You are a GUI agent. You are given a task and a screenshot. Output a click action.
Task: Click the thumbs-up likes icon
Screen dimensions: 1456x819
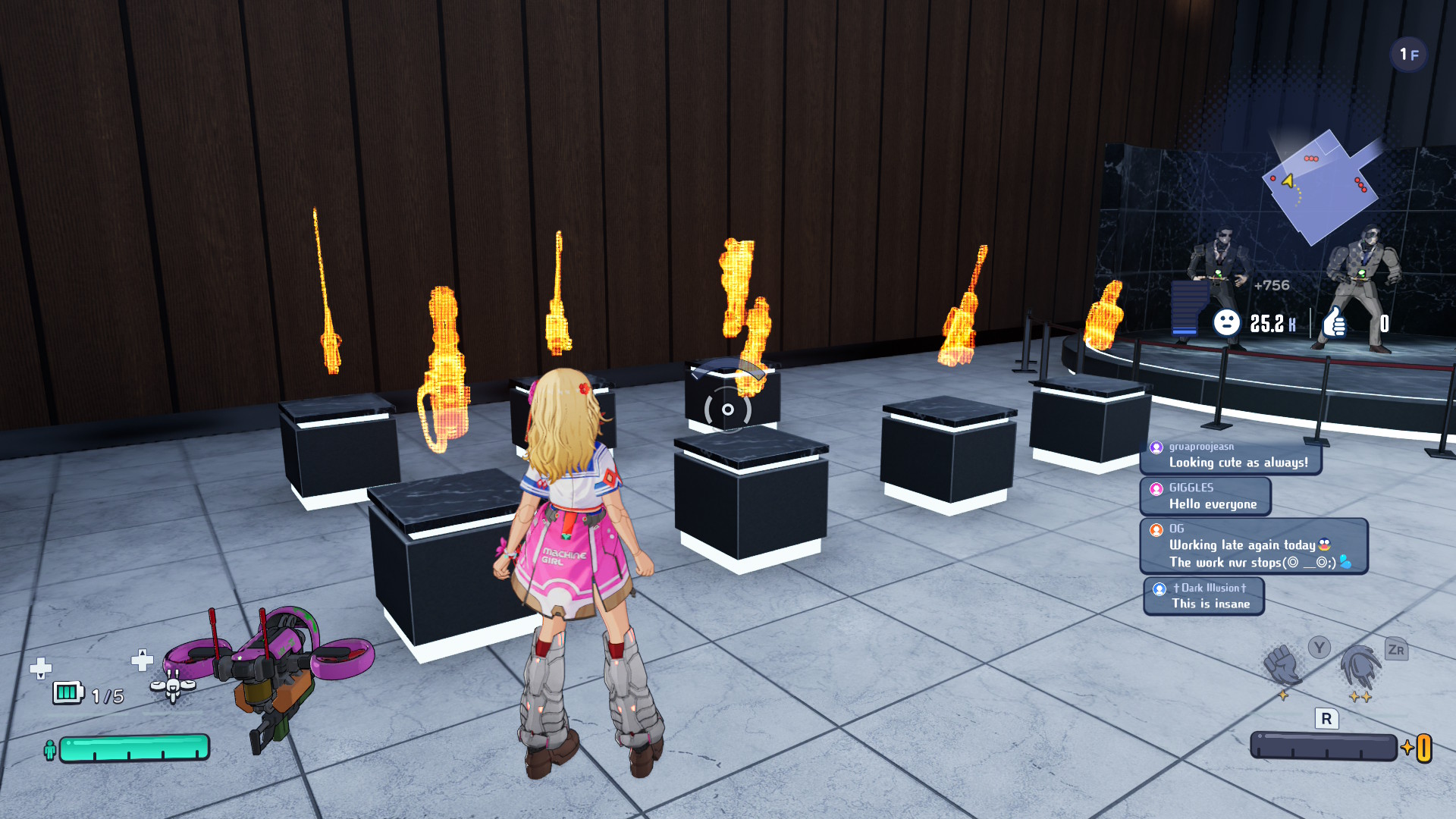pyautogui.click(x=1335, y=323)
